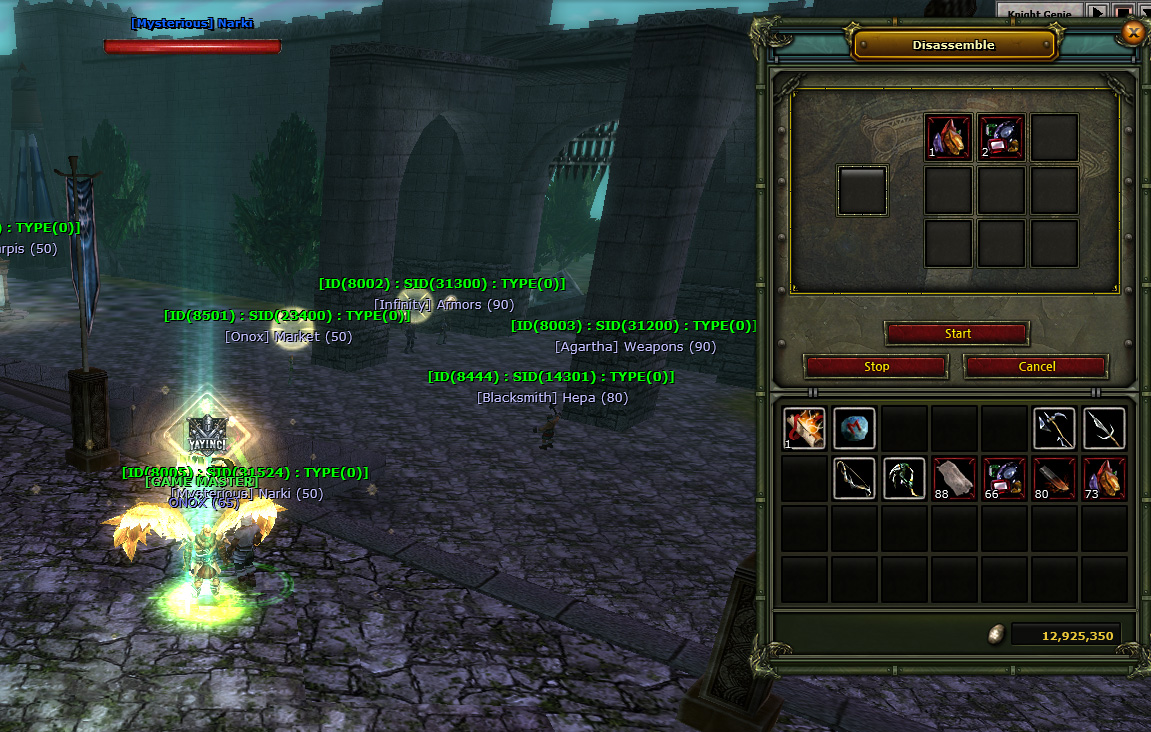The height and width of the screenshot is (732, 1151).
Task: Click the empty disassemble input slot
Action: point(862,190)
